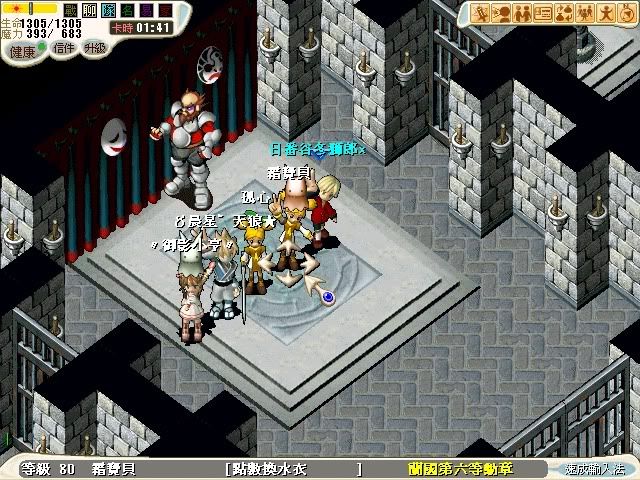Open the talk-to-player chat icon
Image resolution: width=640 pixels, height=480 pixels.
coord(499,13)
